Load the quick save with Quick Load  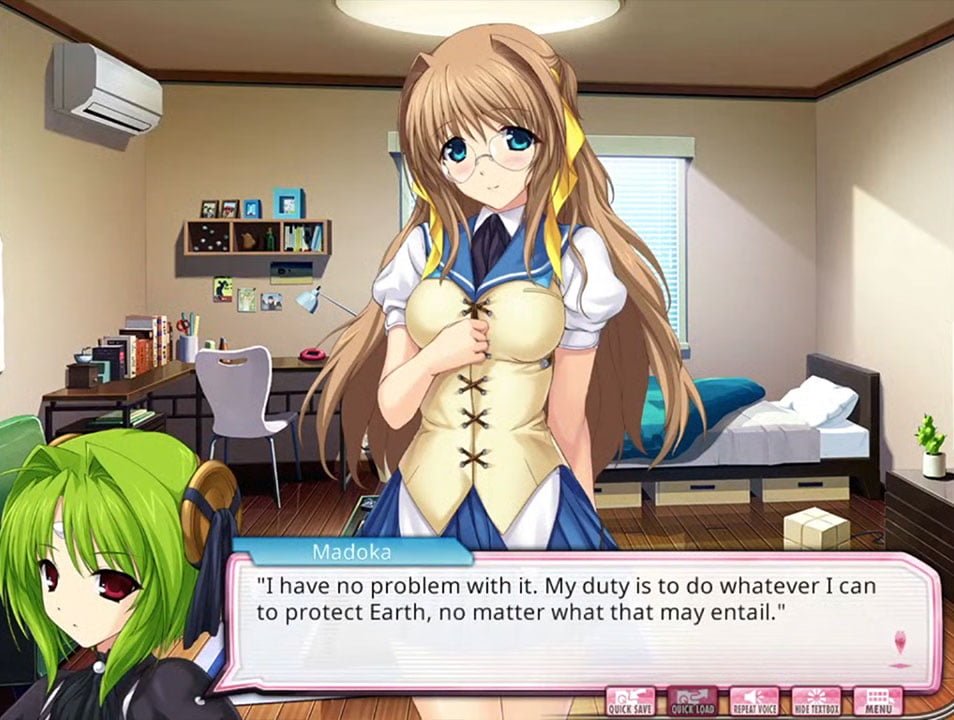[x=692, y=701]
